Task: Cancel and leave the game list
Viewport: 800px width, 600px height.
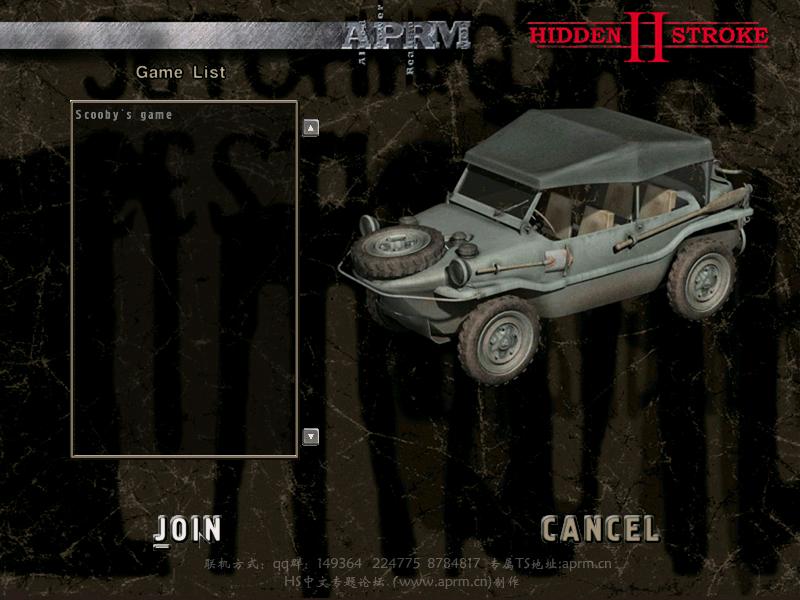Action: 599,529
